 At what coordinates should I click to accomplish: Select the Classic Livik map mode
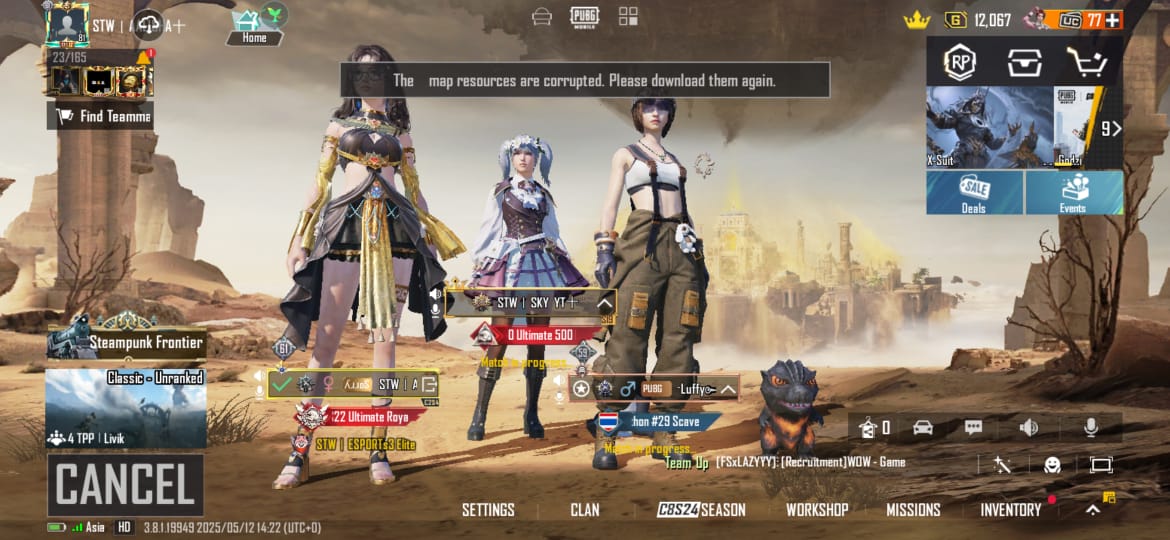tap(126, 408)
